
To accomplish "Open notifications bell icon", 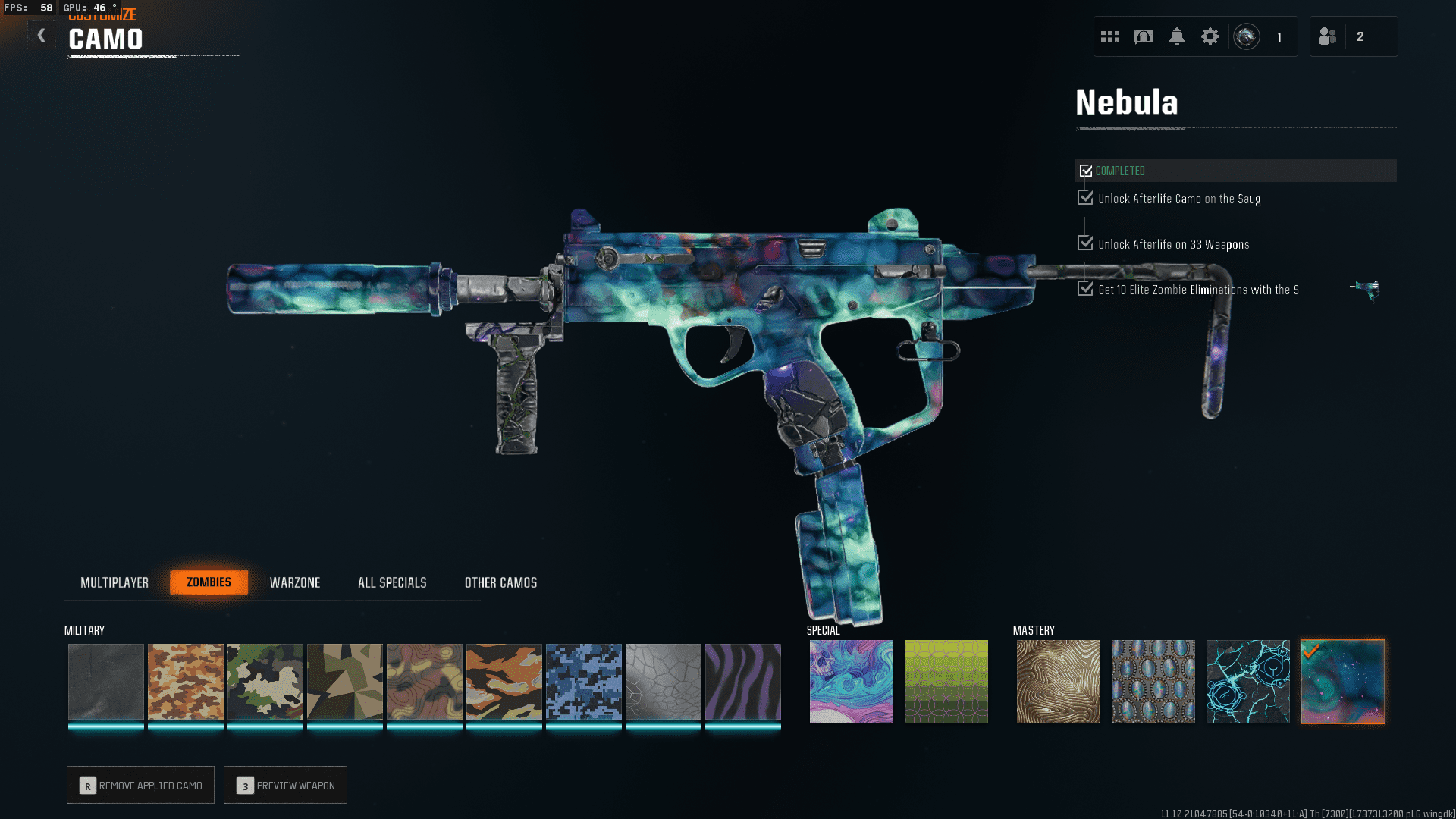I will point(1177,36).
